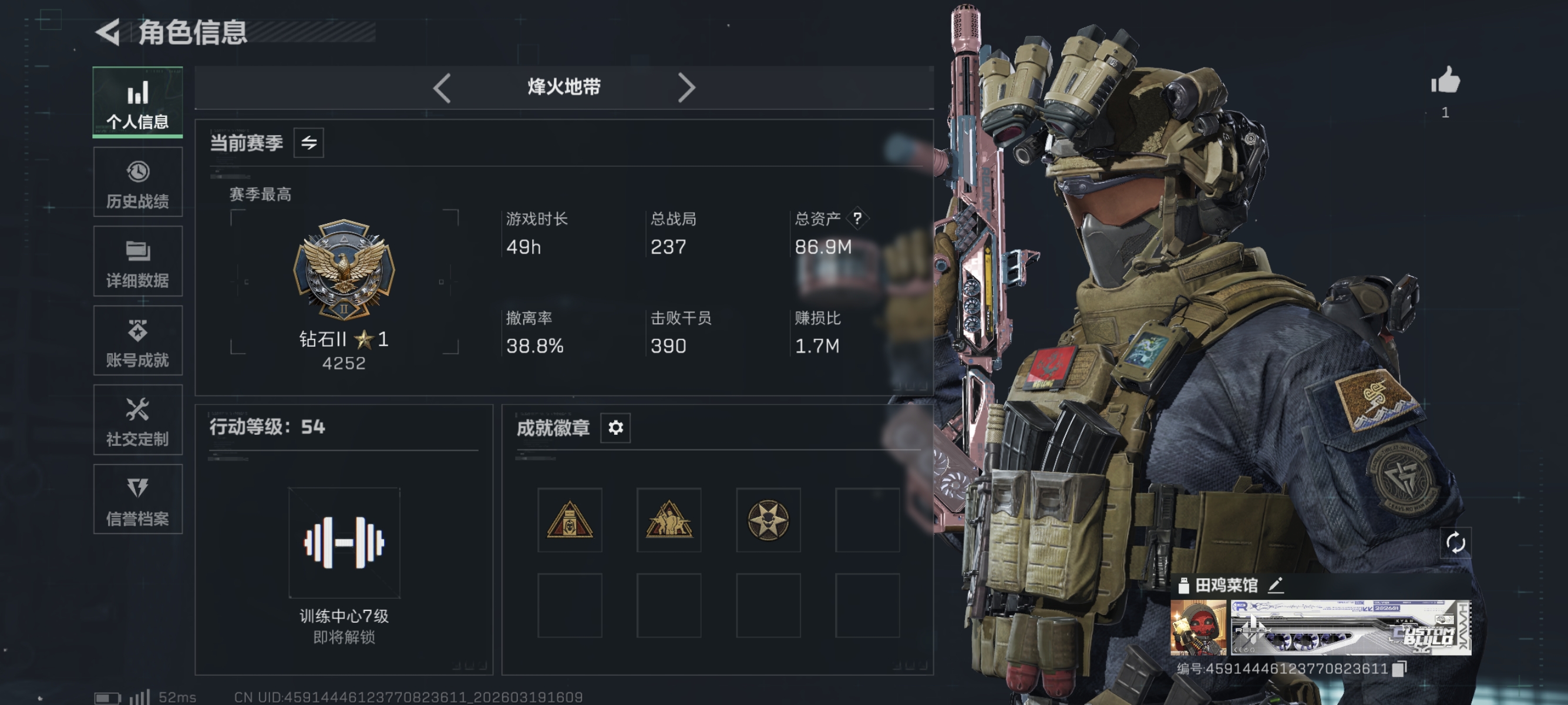Click the back arrow beside 角色信息
1568x705 pixels.
coord(107,32)
